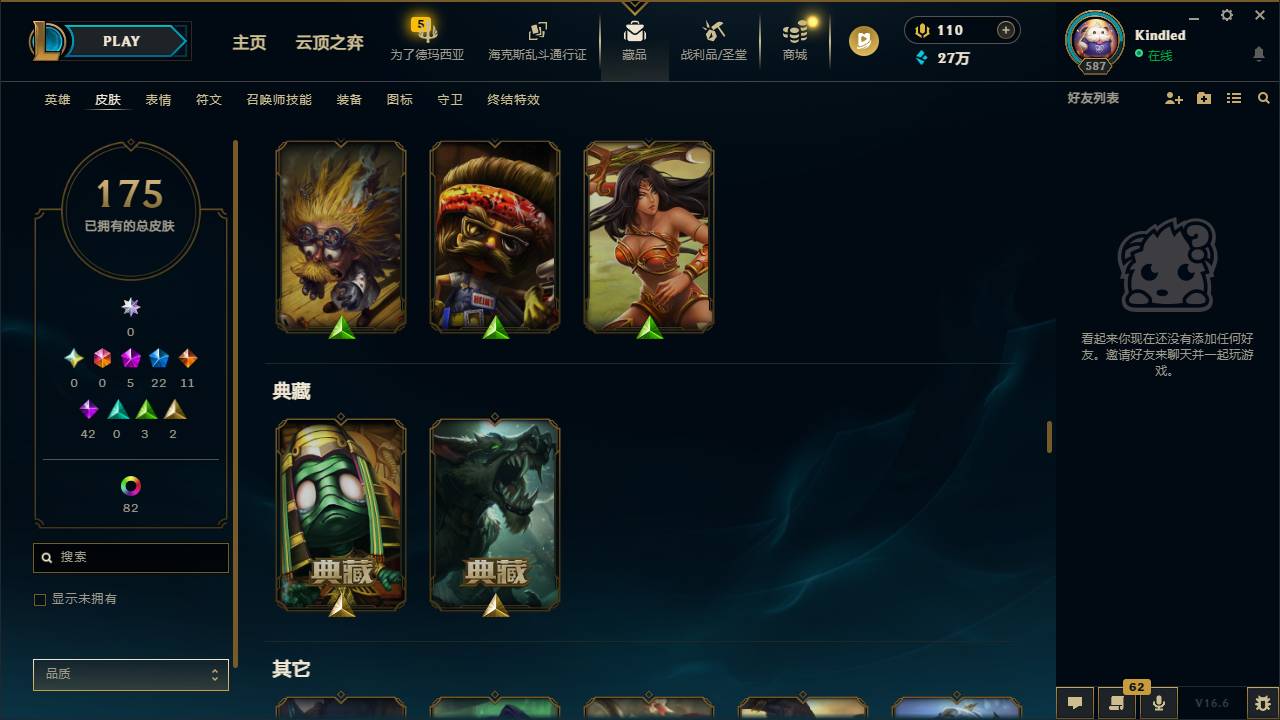Open the 品质 quality dropdown
The width and height of the screenshot is (1280, 720).
coord(130,674)
